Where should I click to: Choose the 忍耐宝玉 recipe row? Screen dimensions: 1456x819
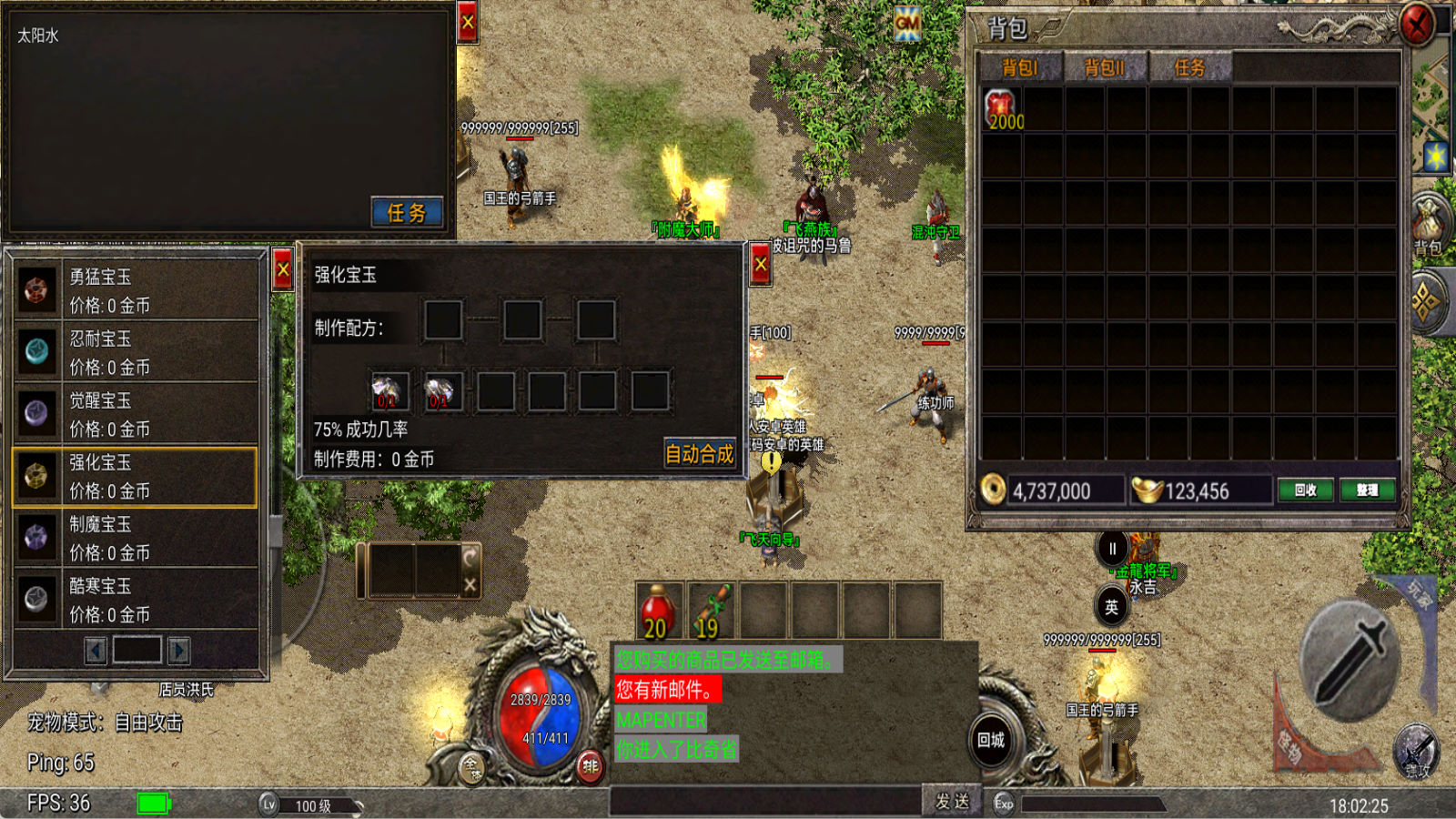[x=136, y=352]
